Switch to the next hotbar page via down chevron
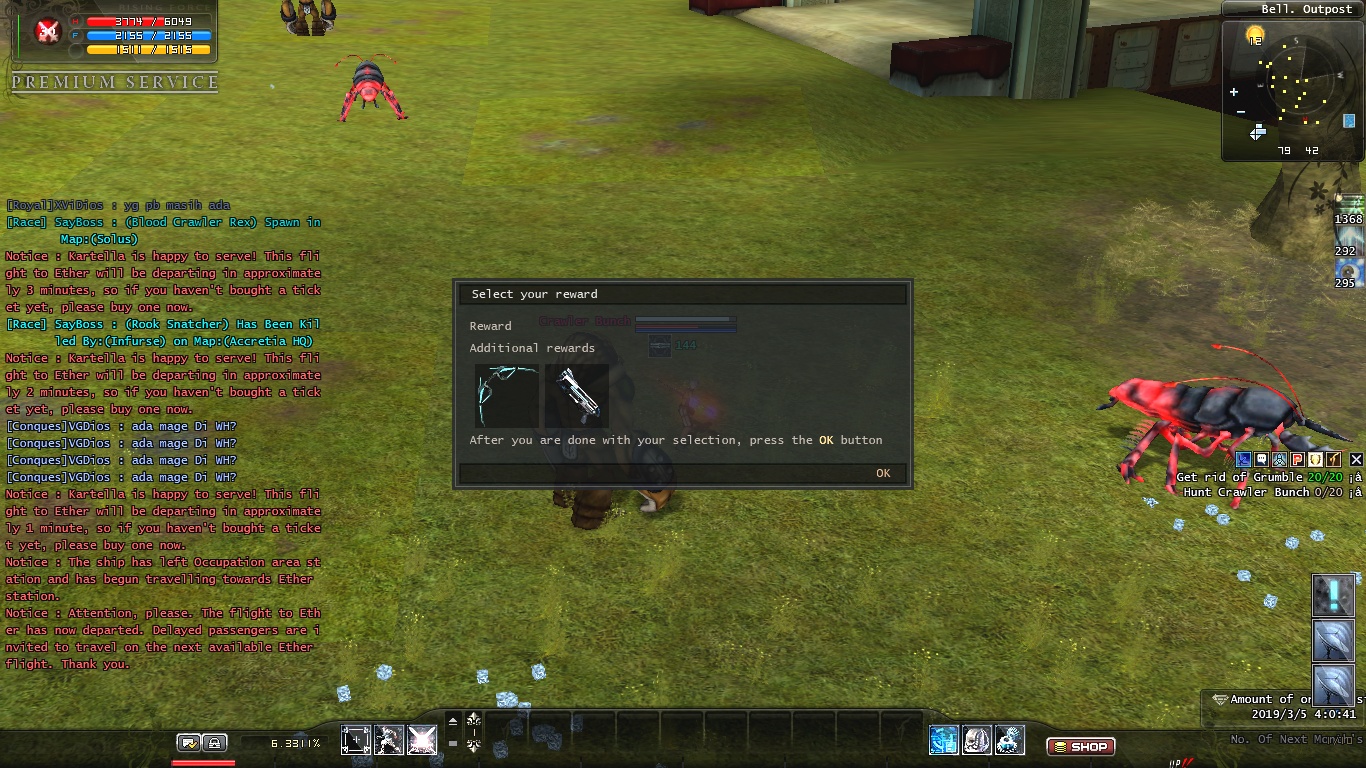The height and width of the screenshot is (768, 1366). [473, 746]
